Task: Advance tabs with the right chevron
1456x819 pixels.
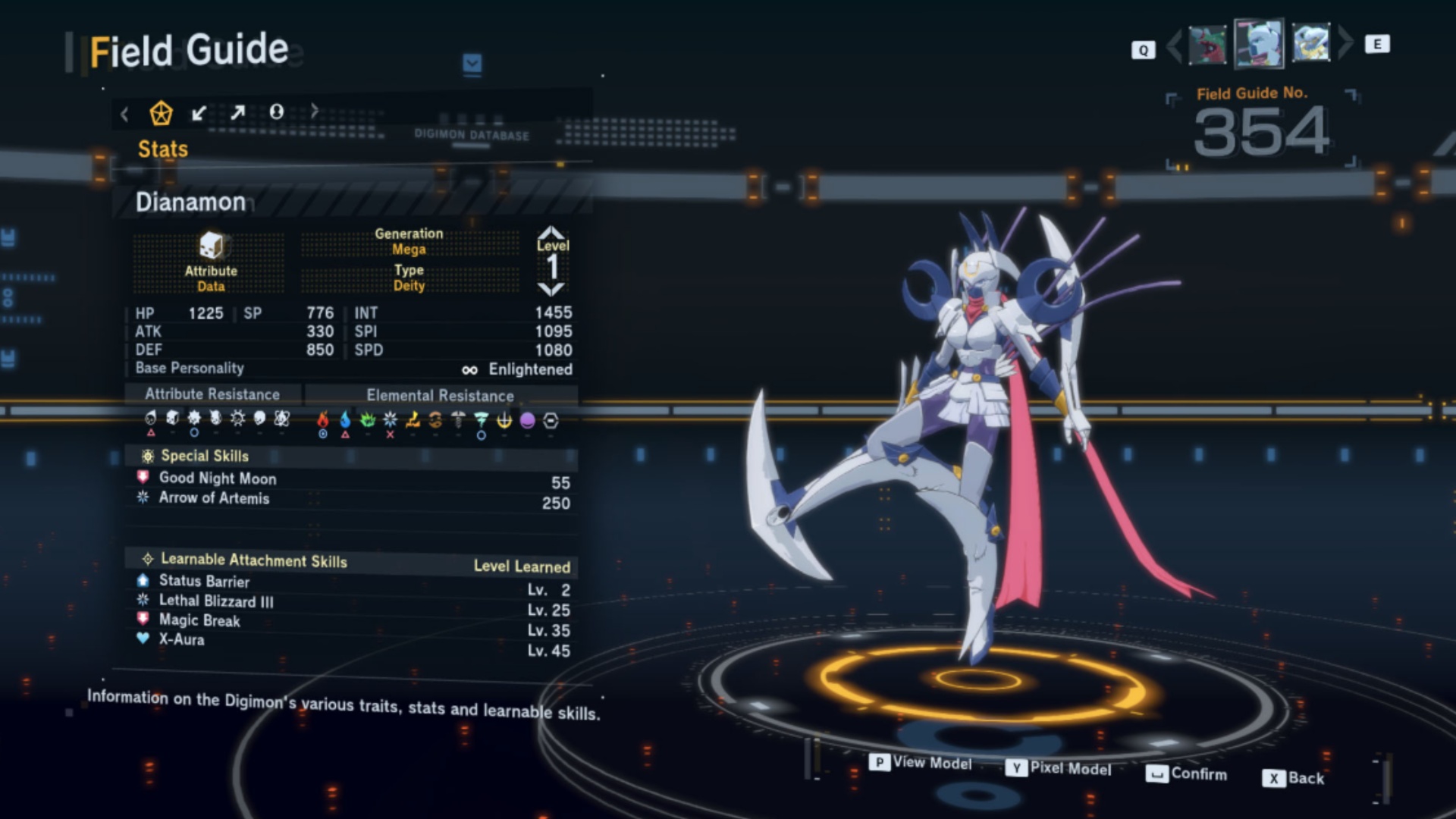Action: point(315,111)
